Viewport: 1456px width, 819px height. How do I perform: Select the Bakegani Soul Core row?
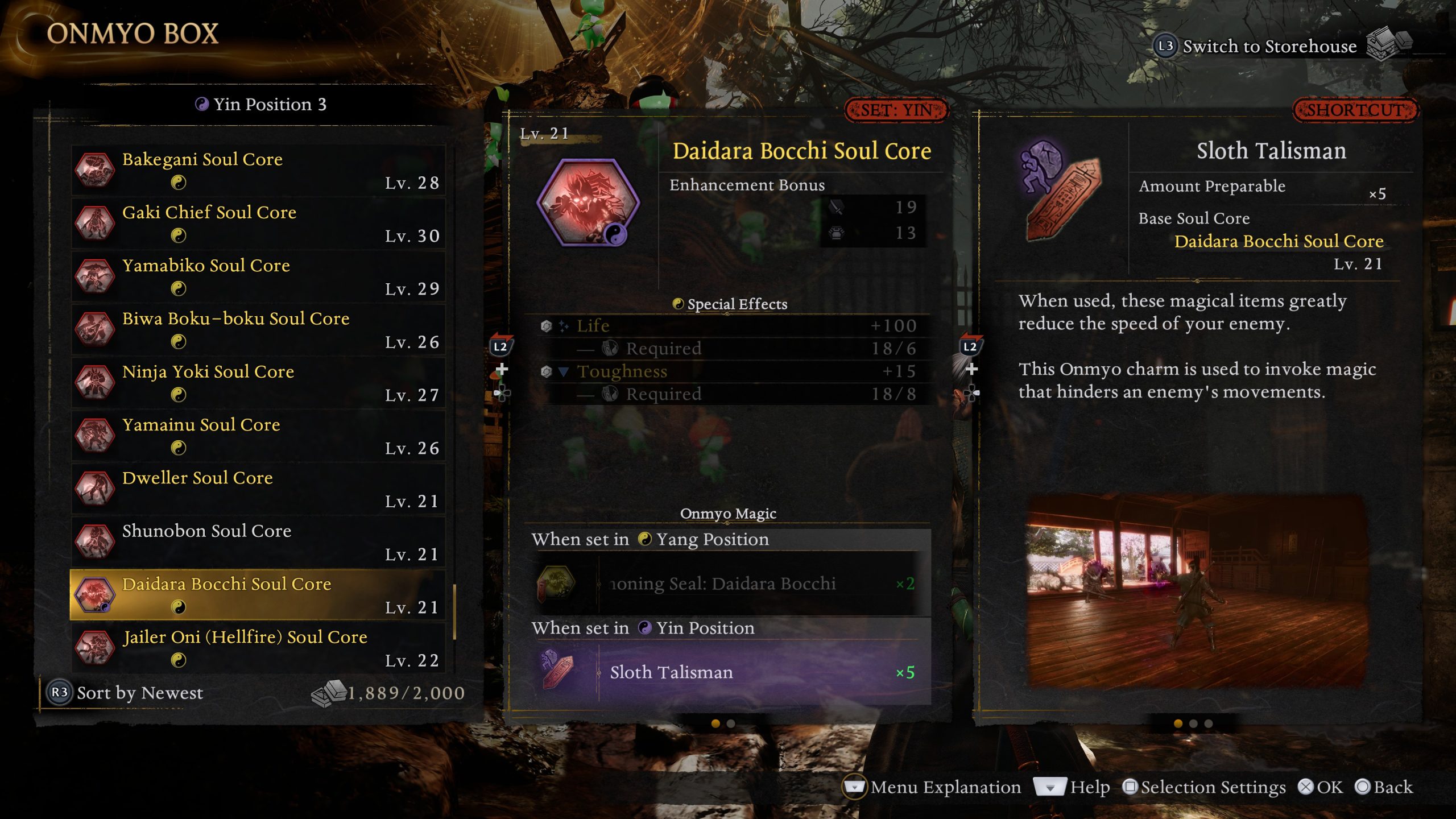pos(257,170)
